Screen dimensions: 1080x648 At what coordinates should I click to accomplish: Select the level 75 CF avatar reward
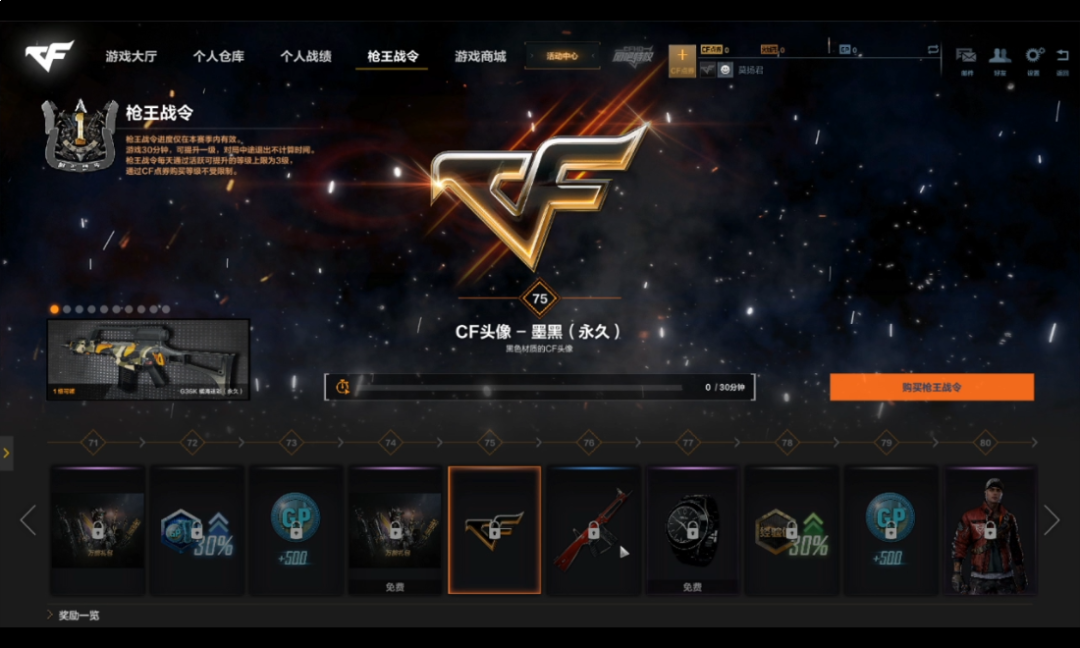tap(494, 529)
